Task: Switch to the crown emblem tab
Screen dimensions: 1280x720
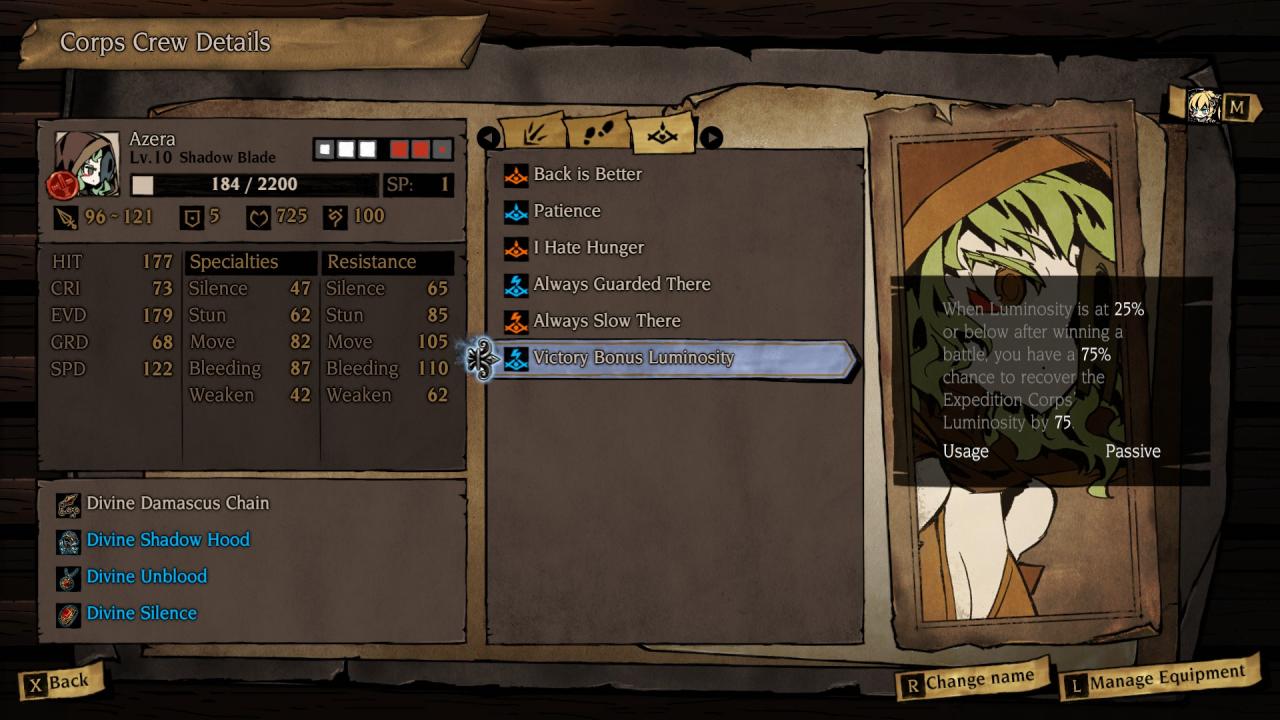Action: (661, 133)
